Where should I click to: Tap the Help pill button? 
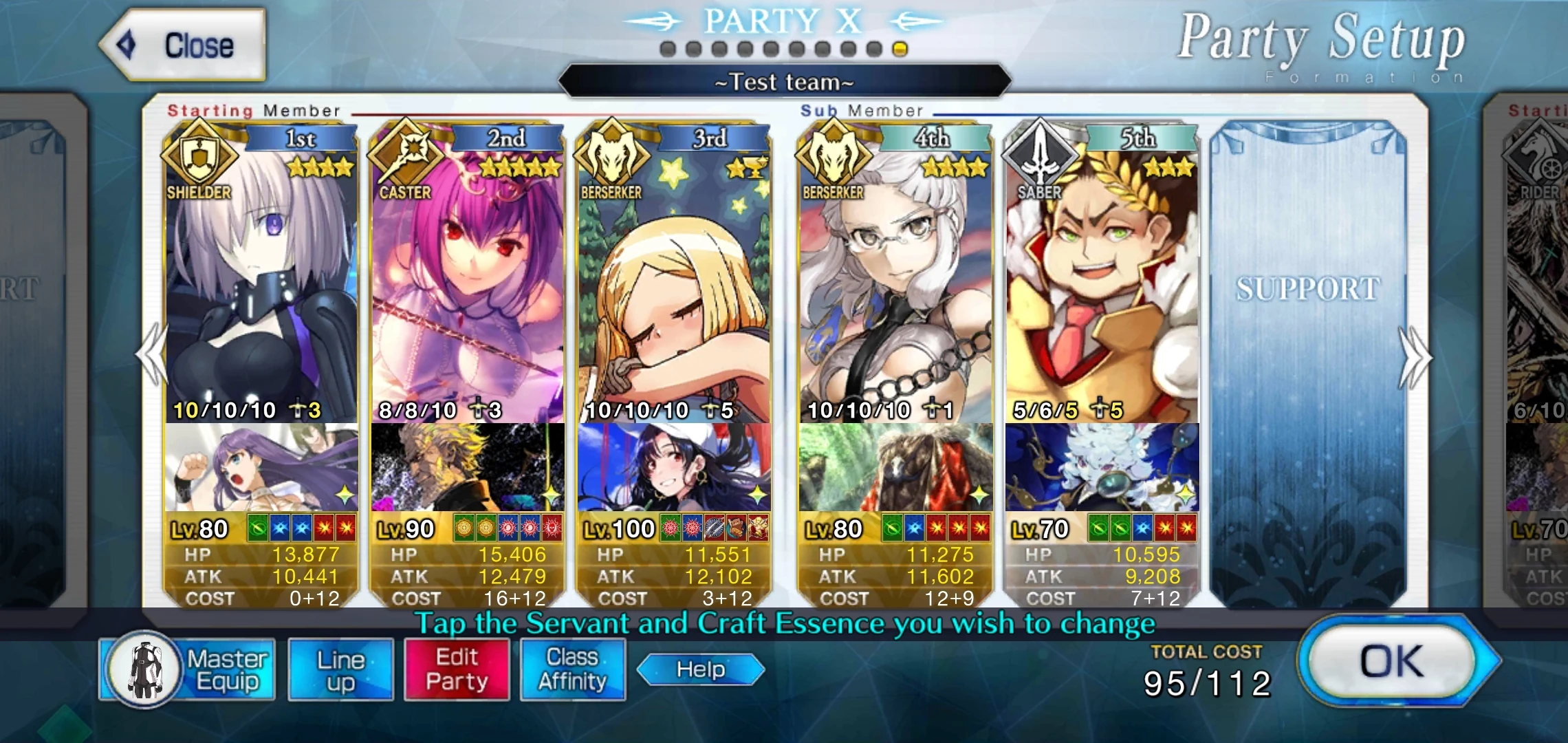pyautogui.click(x=699, y=668)
